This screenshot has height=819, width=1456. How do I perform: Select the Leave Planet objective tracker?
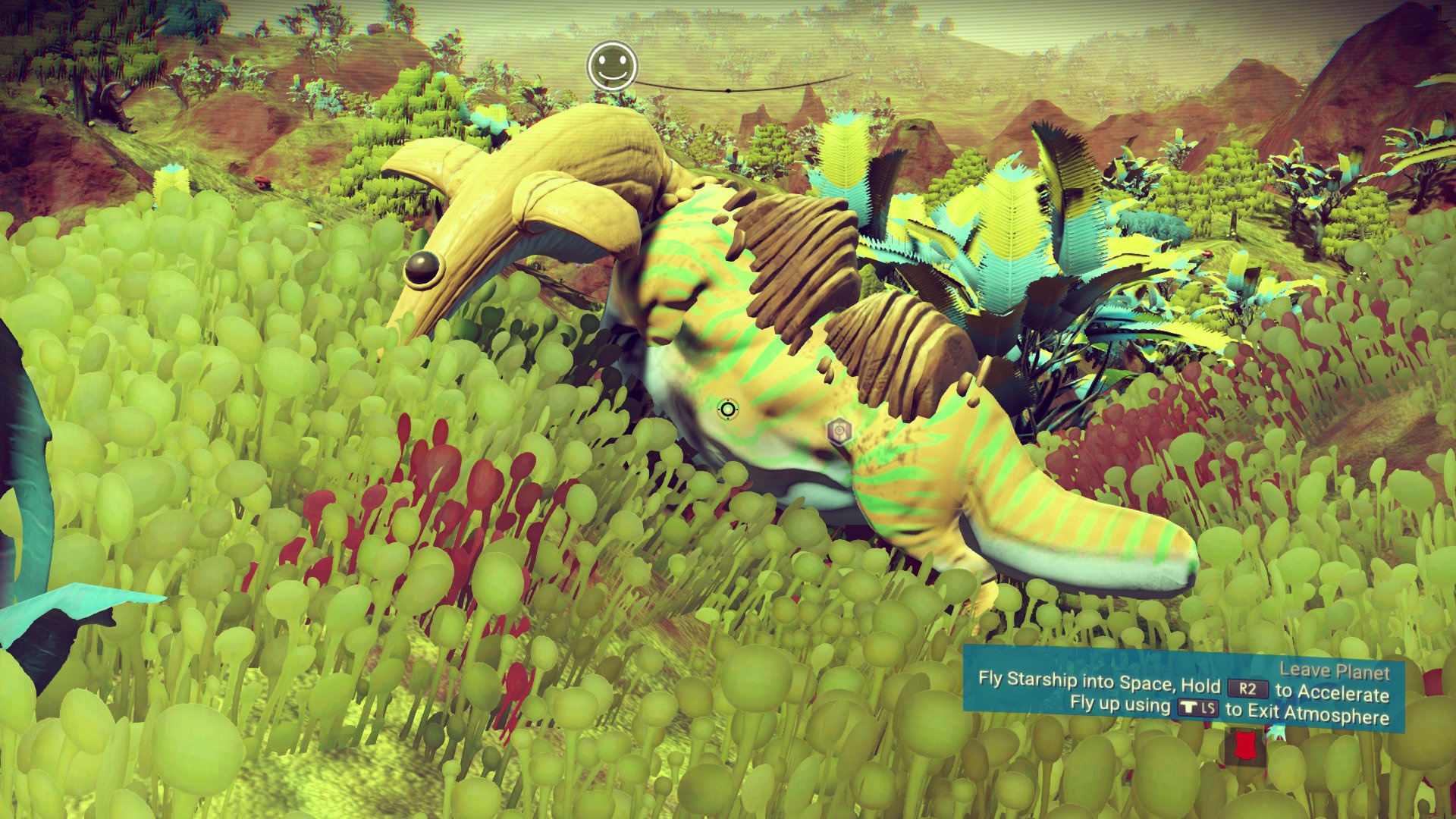[1183, 689]
